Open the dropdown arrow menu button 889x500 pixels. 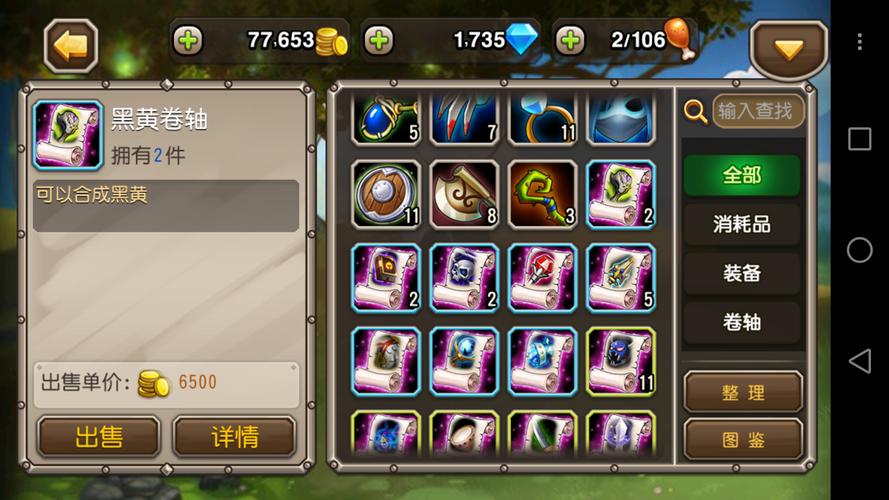click(x=788, y=49)
